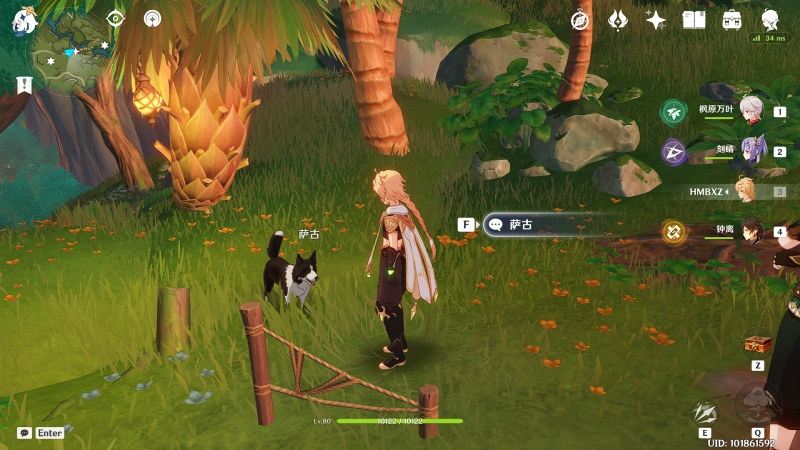The height and width of the screenshot is (450, 800).
Task: Switch to party member 枫原万叶
Action: 752,112
